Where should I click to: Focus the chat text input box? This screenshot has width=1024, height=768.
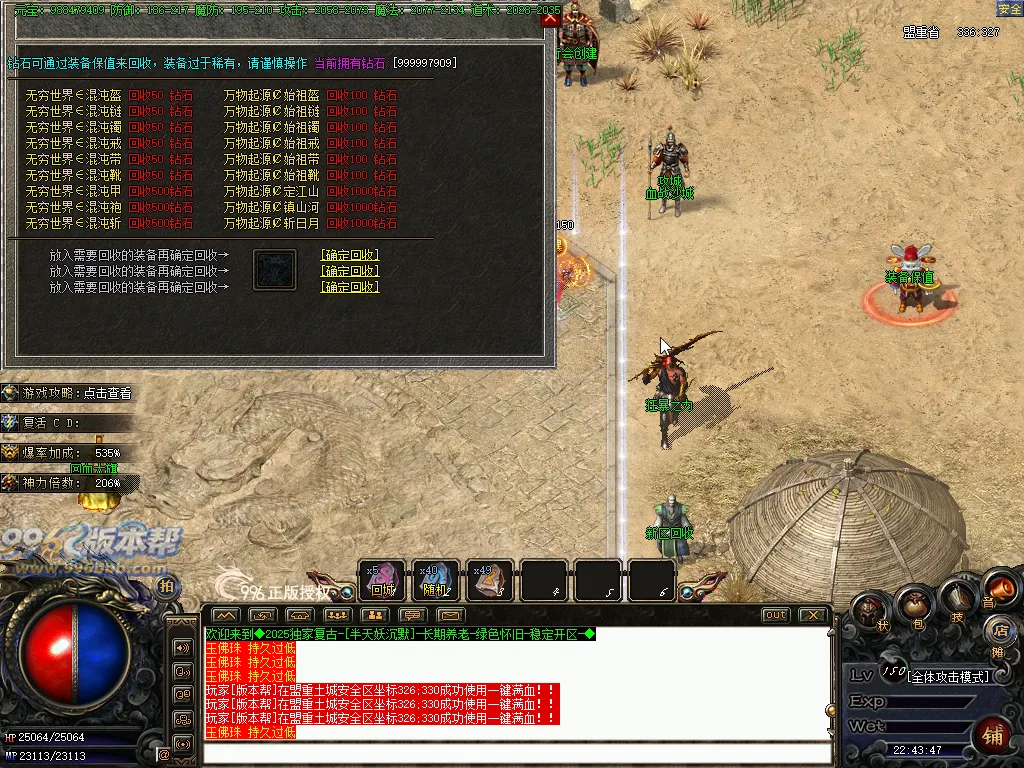(x=515, y=753)
